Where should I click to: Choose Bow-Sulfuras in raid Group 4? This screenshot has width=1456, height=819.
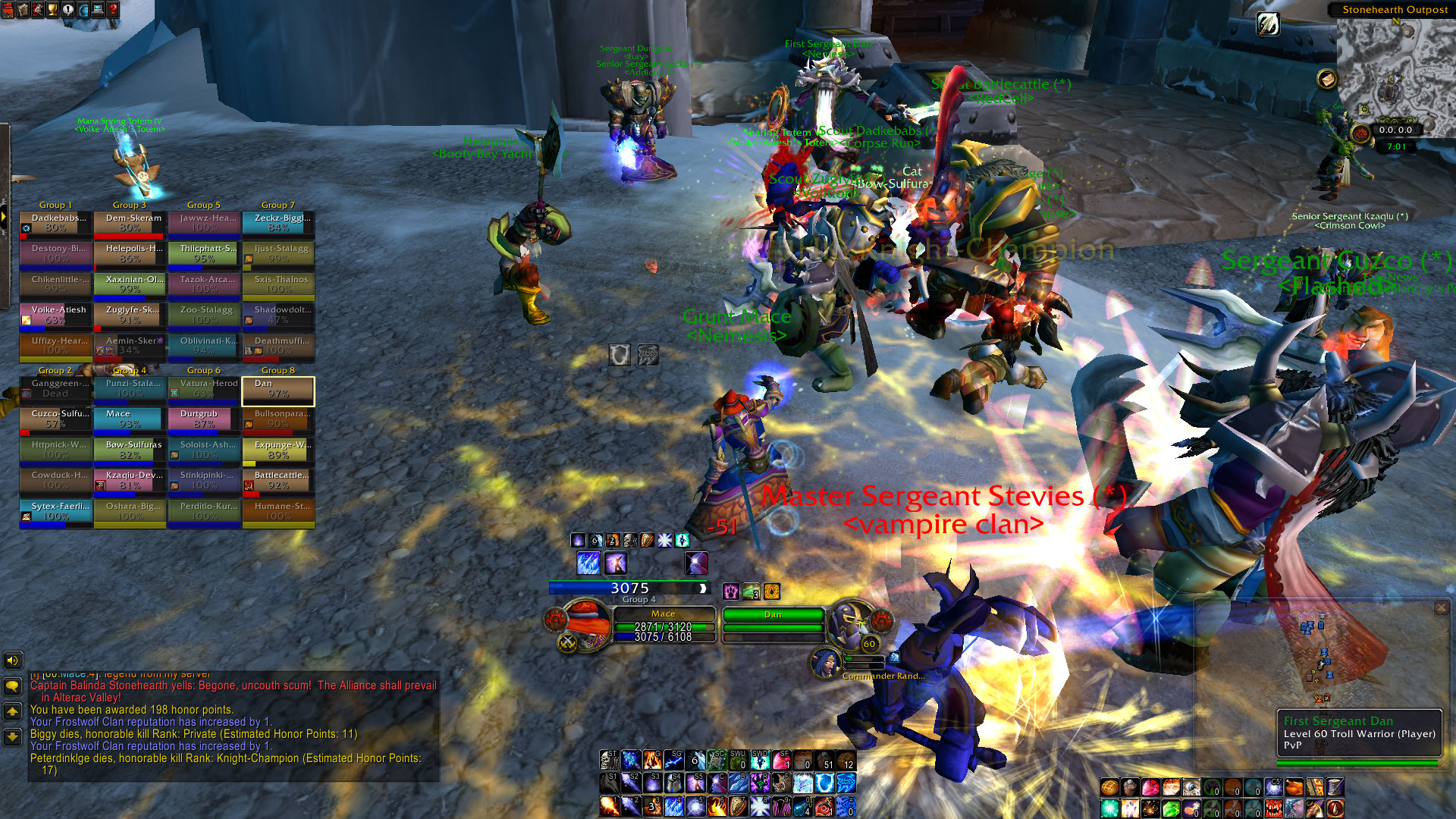[x=130, y=450]
